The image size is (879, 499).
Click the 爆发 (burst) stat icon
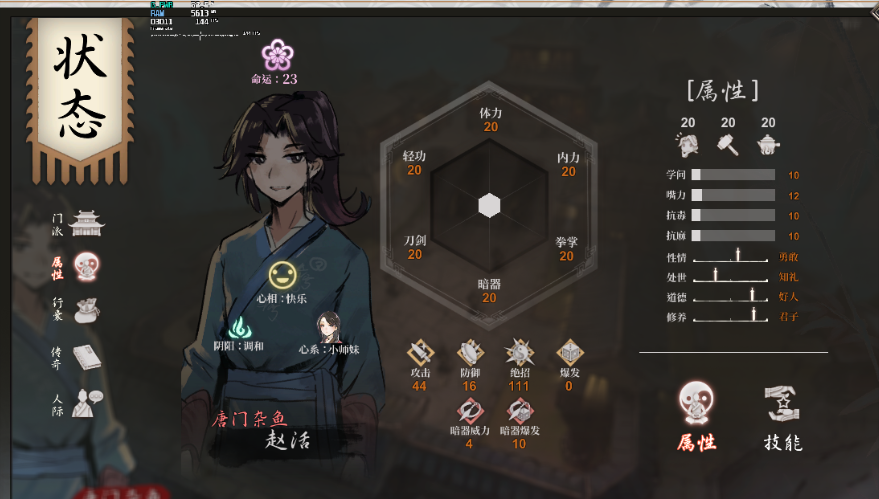pyautogui.click(x=569, y=352)
